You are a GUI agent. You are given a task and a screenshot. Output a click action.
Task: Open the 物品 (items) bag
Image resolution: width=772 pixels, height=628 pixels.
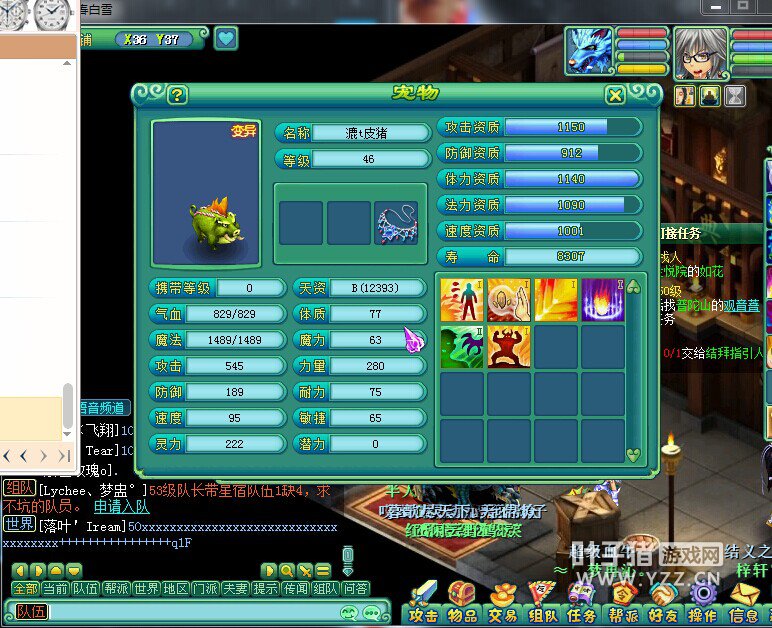tap(462, 615)
